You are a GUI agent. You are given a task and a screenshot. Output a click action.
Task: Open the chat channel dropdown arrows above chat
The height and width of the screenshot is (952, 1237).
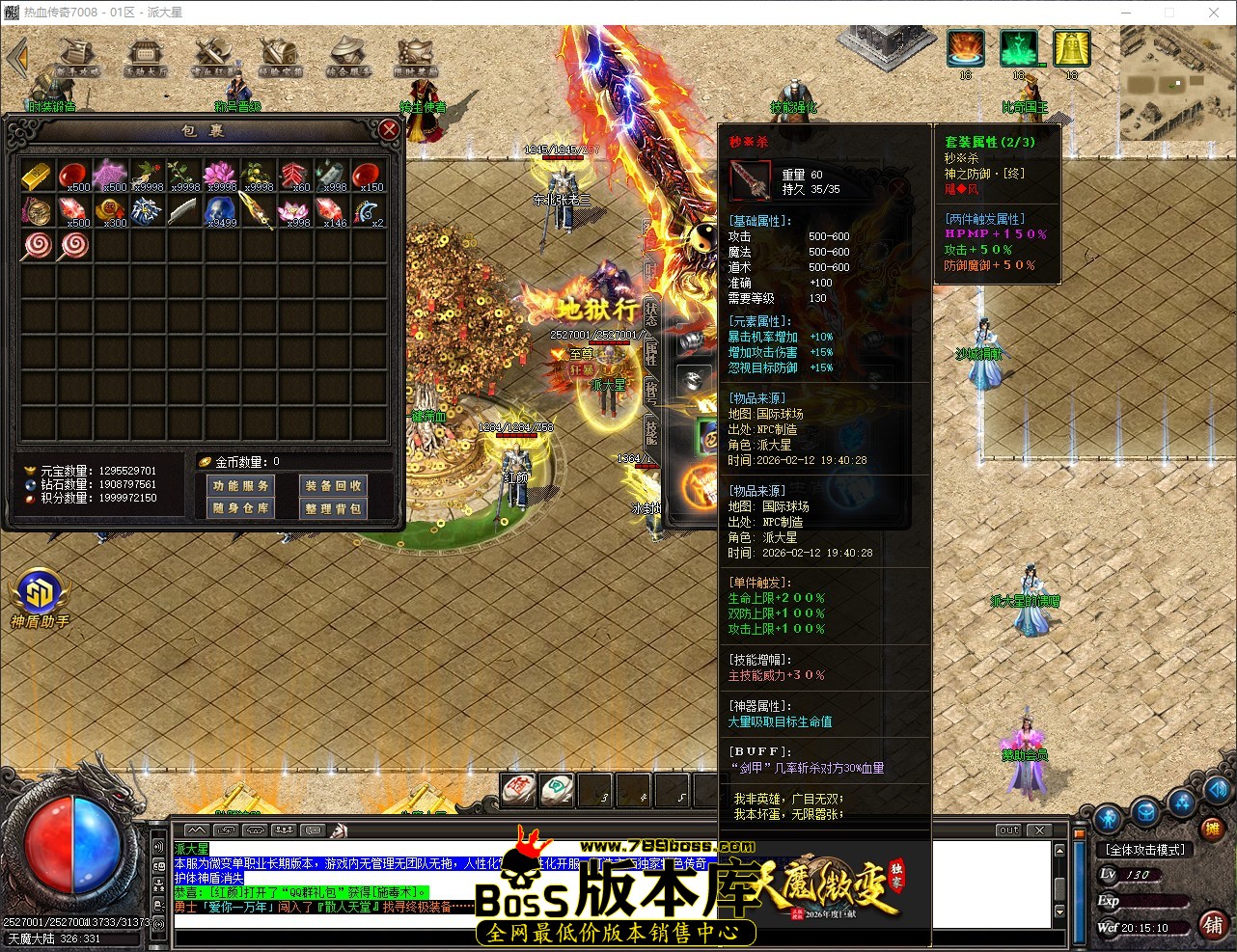click(196, 829)
